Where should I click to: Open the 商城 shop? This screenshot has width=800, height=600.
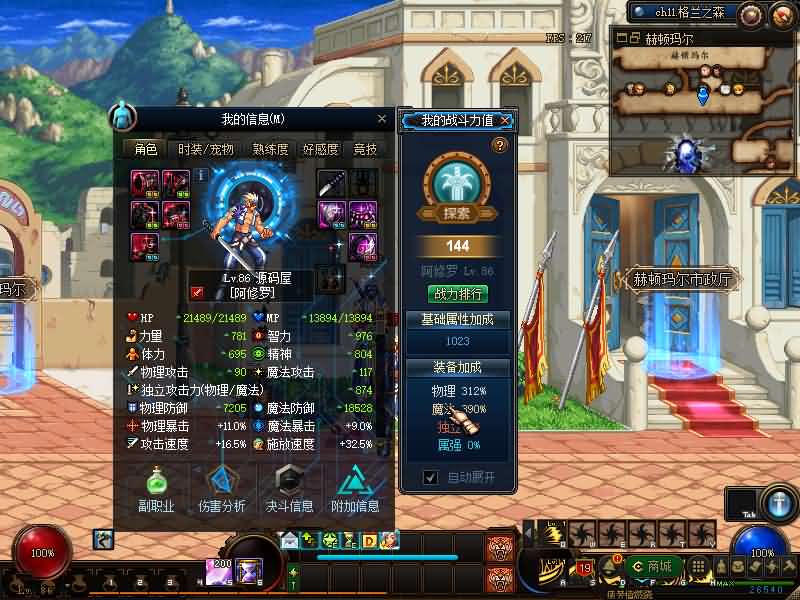pos(653,567)
